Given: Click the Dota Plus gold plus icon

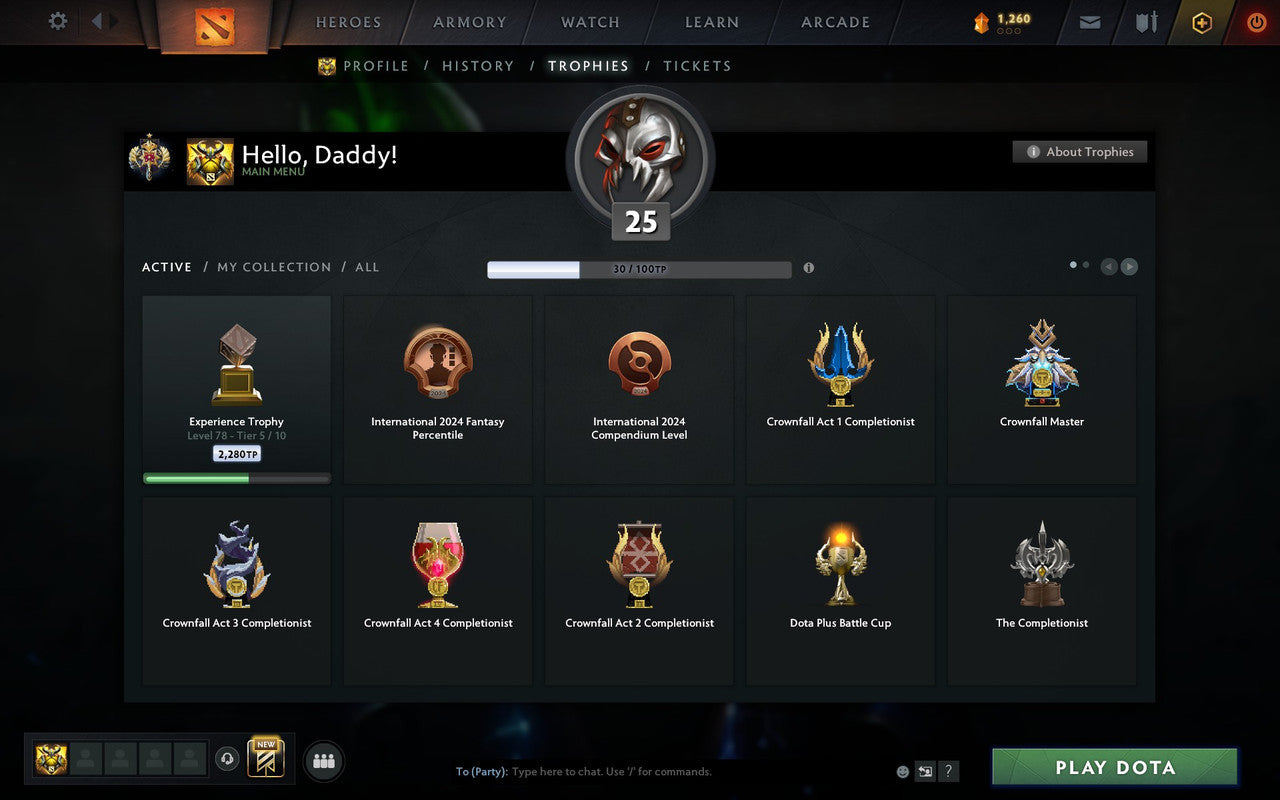Looking at the screenshot, I should [1202, 22].
